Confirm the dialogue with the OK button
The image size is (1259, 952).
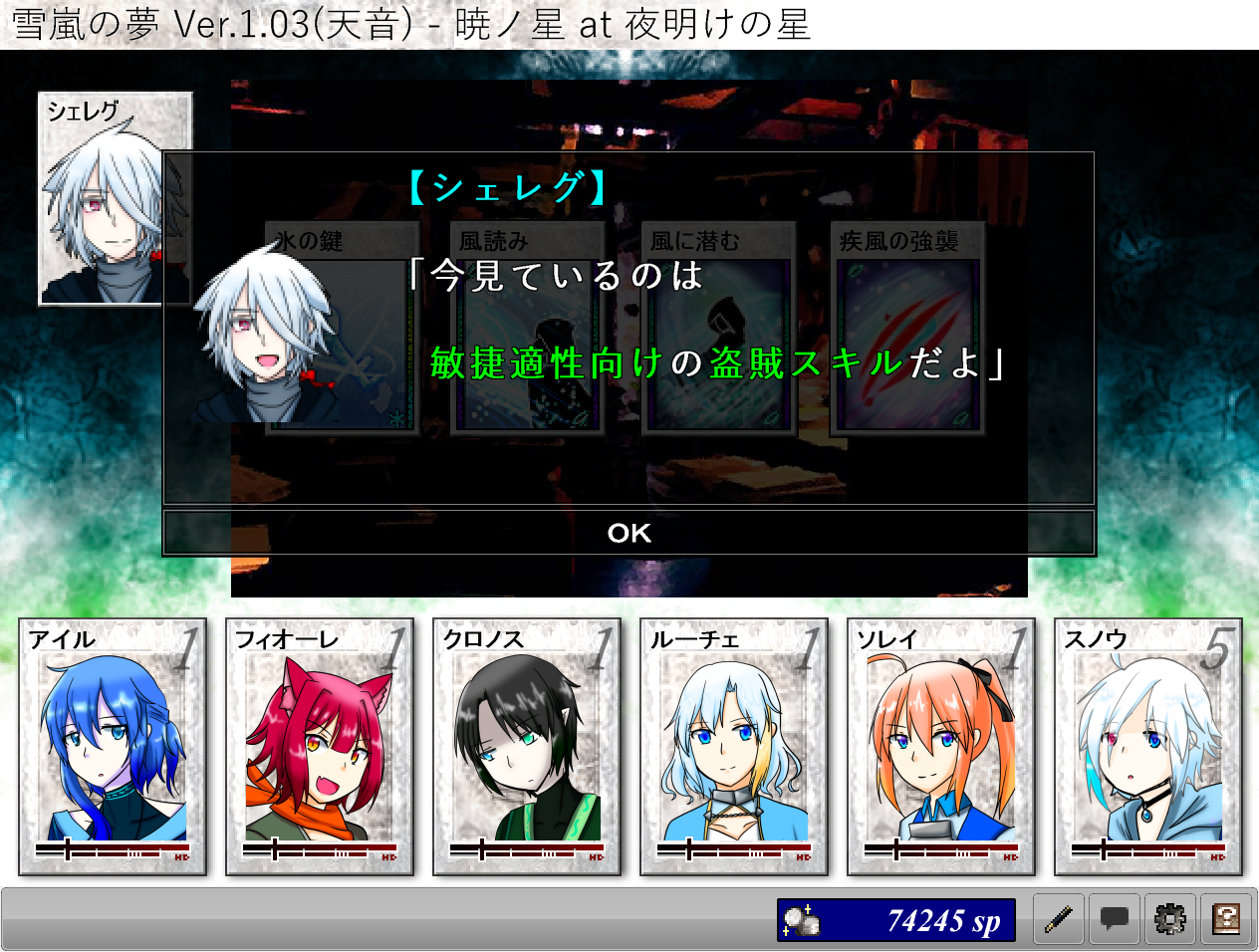click(629, 533)
